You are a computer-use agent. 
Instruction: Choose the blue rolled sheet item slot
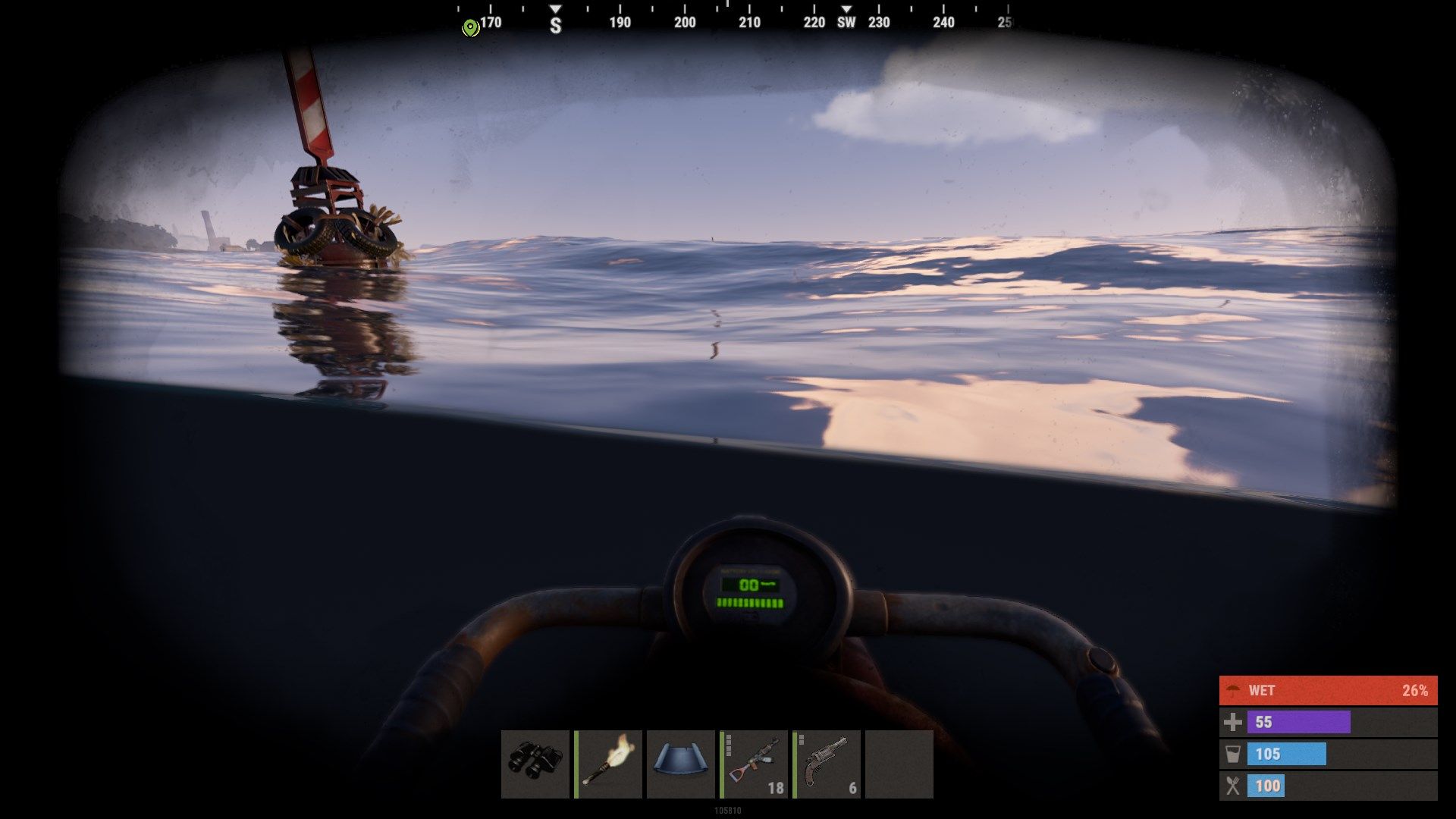coord(681,764)
